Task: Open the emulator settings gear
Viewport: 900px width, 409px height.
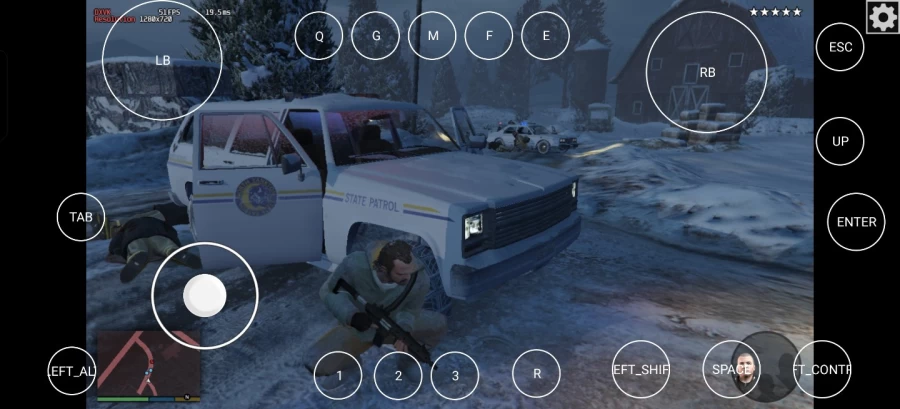Action: pyautogui.click(x=882, y=17)
